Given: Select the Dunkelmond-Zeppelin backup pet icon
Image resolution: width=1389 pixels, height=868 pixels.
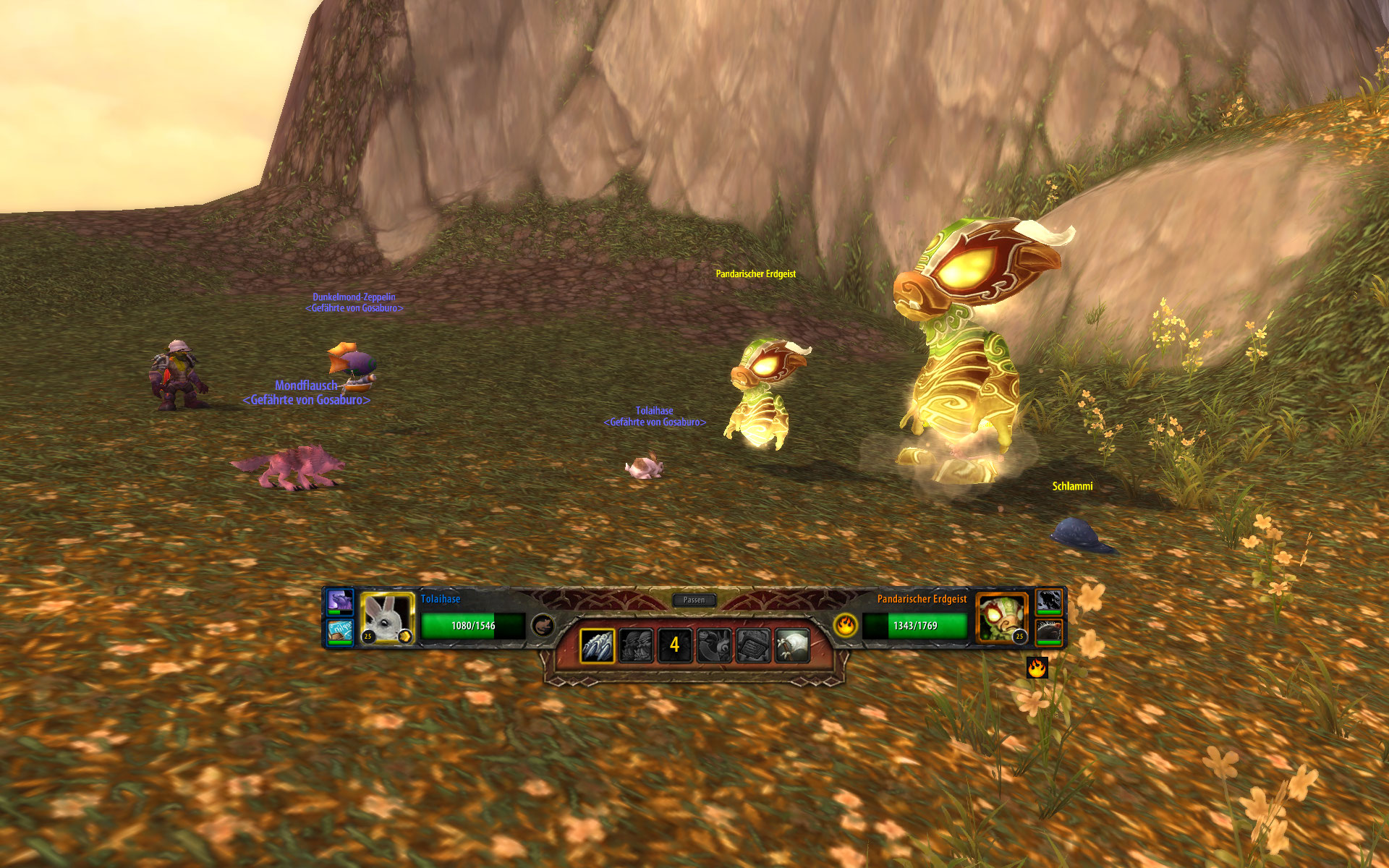Looking at the screenshot, I should [x=340, y=631].
